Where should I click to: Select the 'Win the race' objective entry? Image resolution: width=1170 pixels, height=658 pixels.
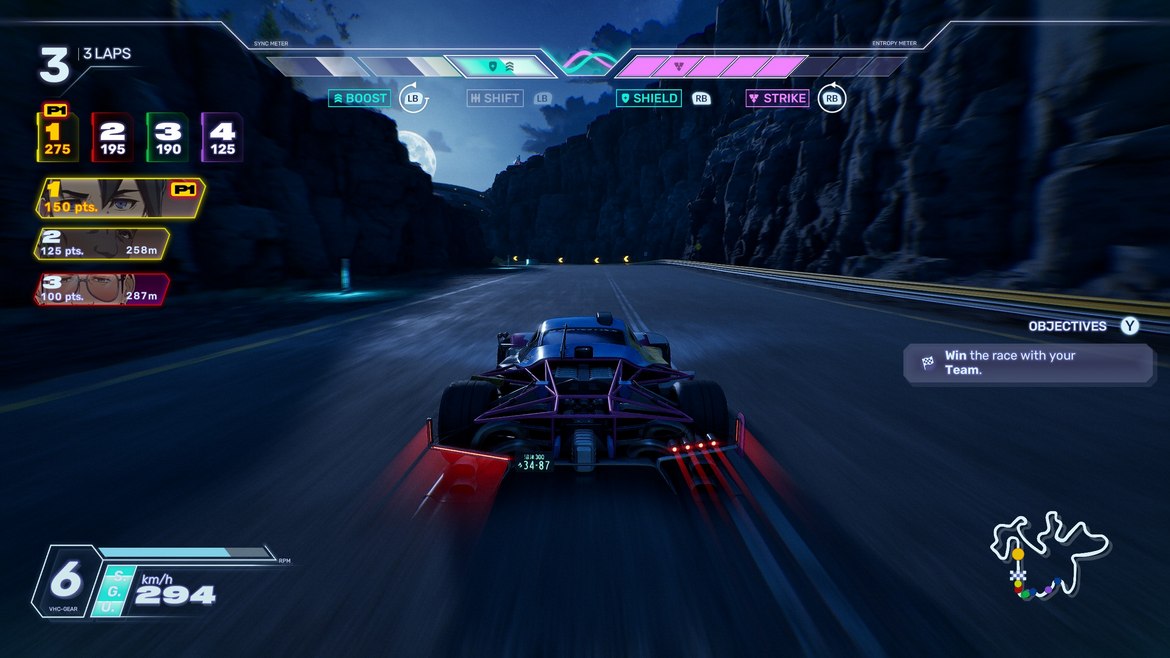1028,363
